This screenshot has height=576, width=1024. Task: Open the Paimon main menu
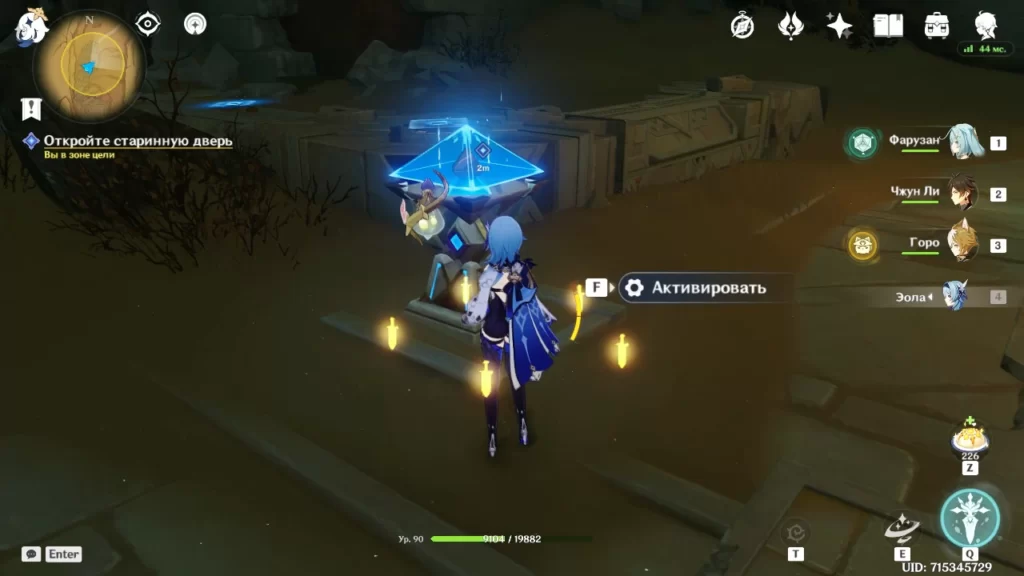coord(30,27)
